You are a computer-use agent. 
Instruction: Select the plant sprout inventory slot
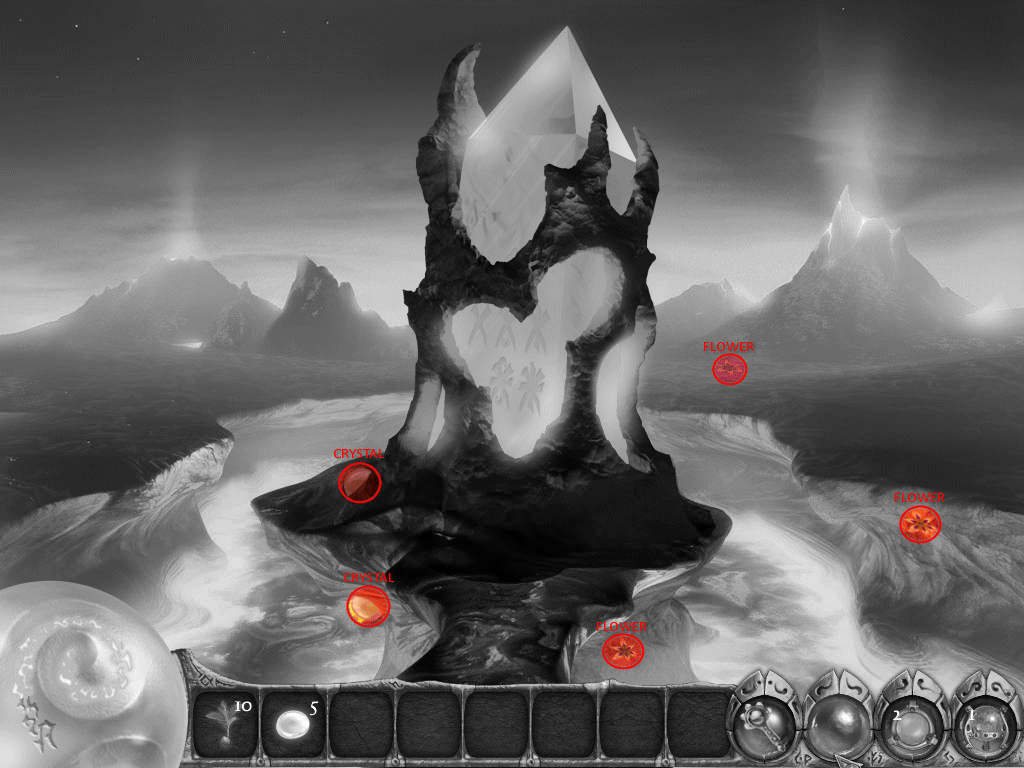225,722
